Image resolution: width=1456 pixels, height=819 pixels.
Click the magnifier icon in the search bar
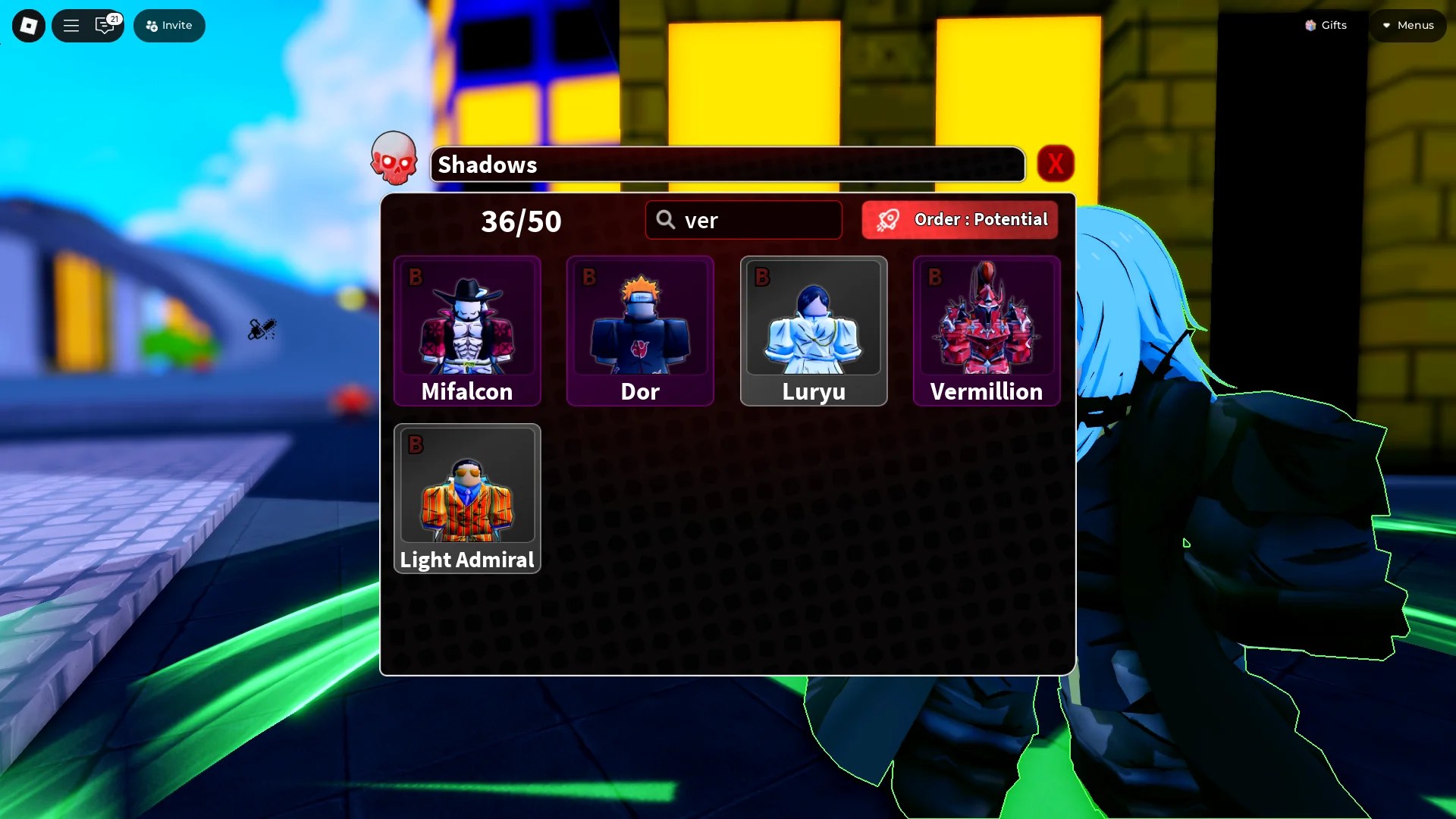(665, 219)
